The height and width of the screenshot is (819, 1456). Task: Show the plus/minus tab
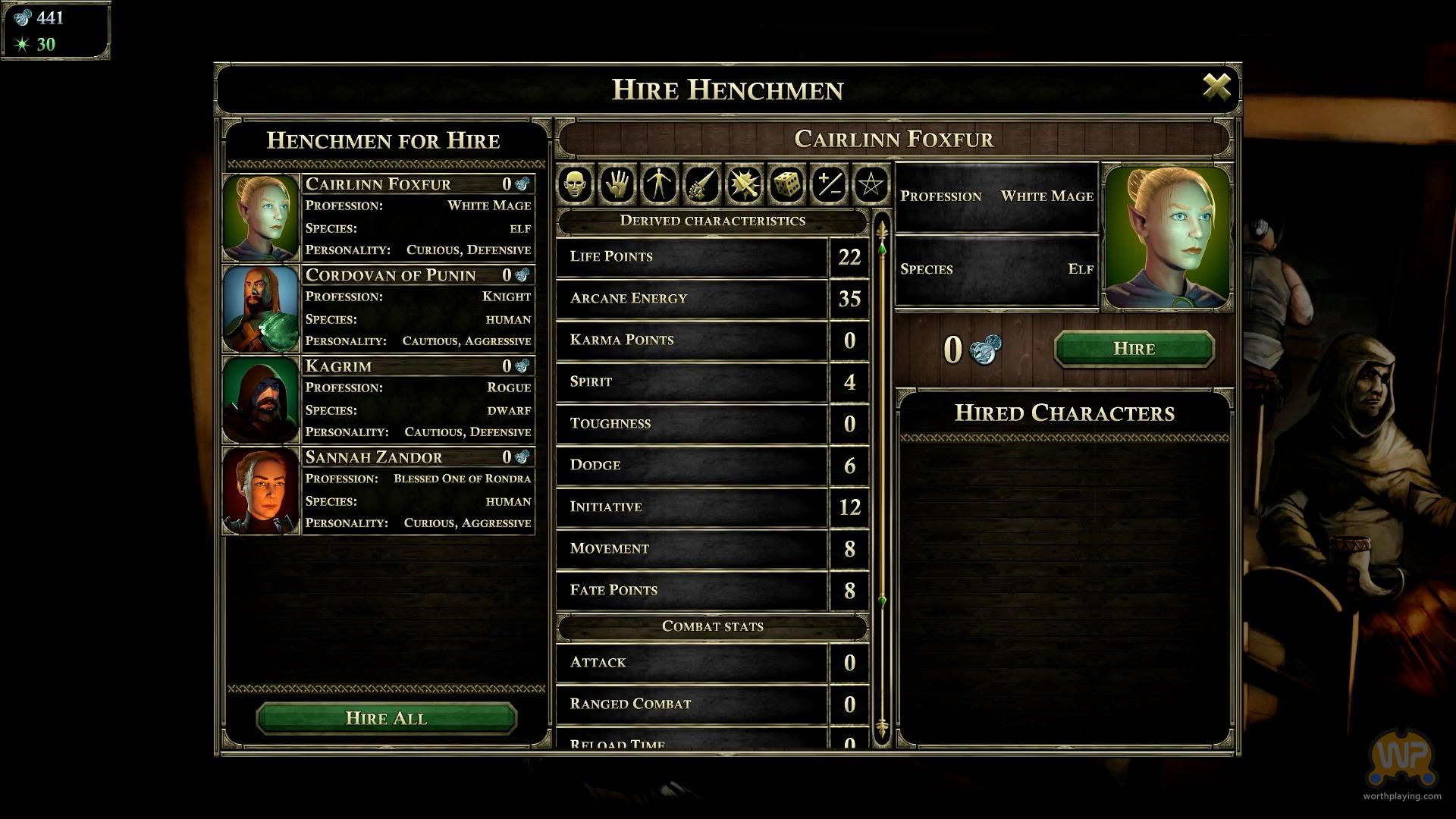click(828, 184)
